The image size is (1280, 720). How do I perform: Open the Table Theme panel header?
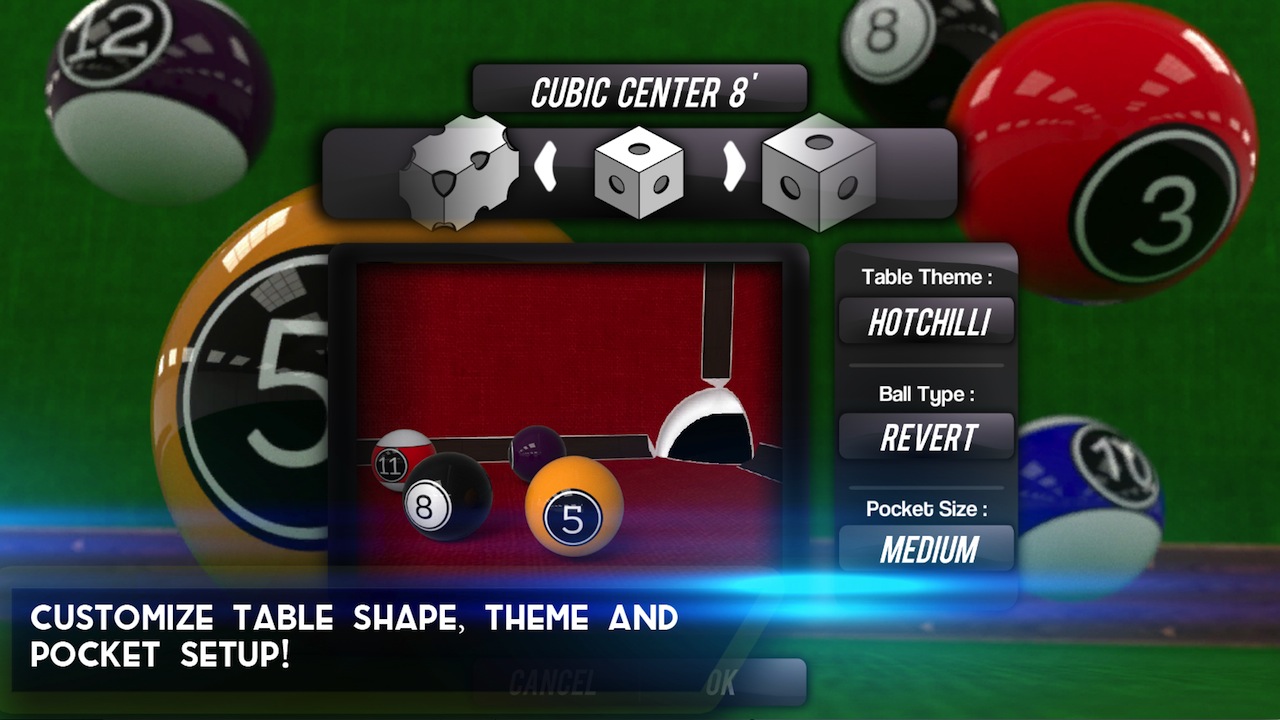click(x=925, y=277)
